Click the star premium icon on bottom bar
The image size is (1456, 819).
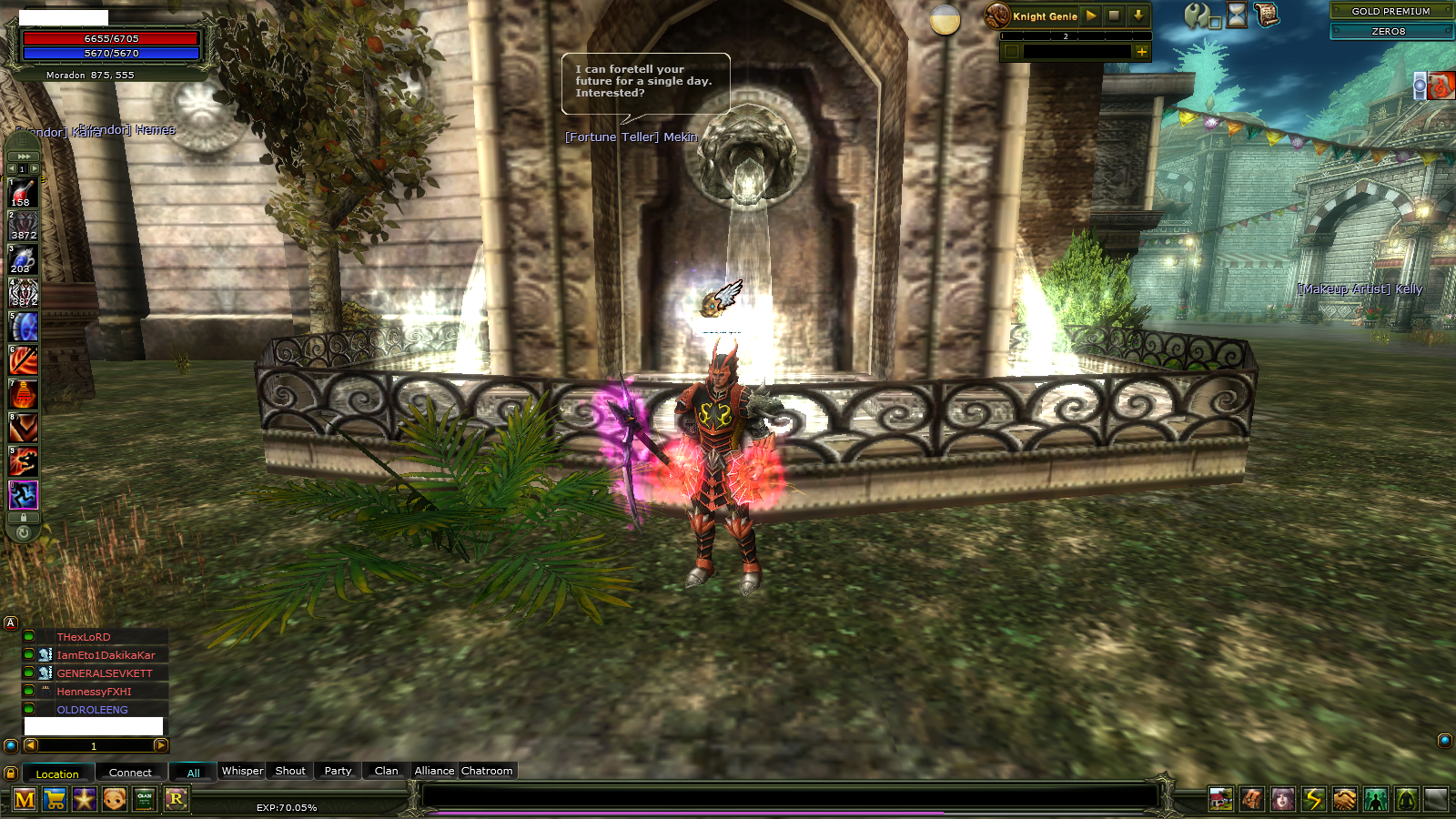click(x=84, y=800)
